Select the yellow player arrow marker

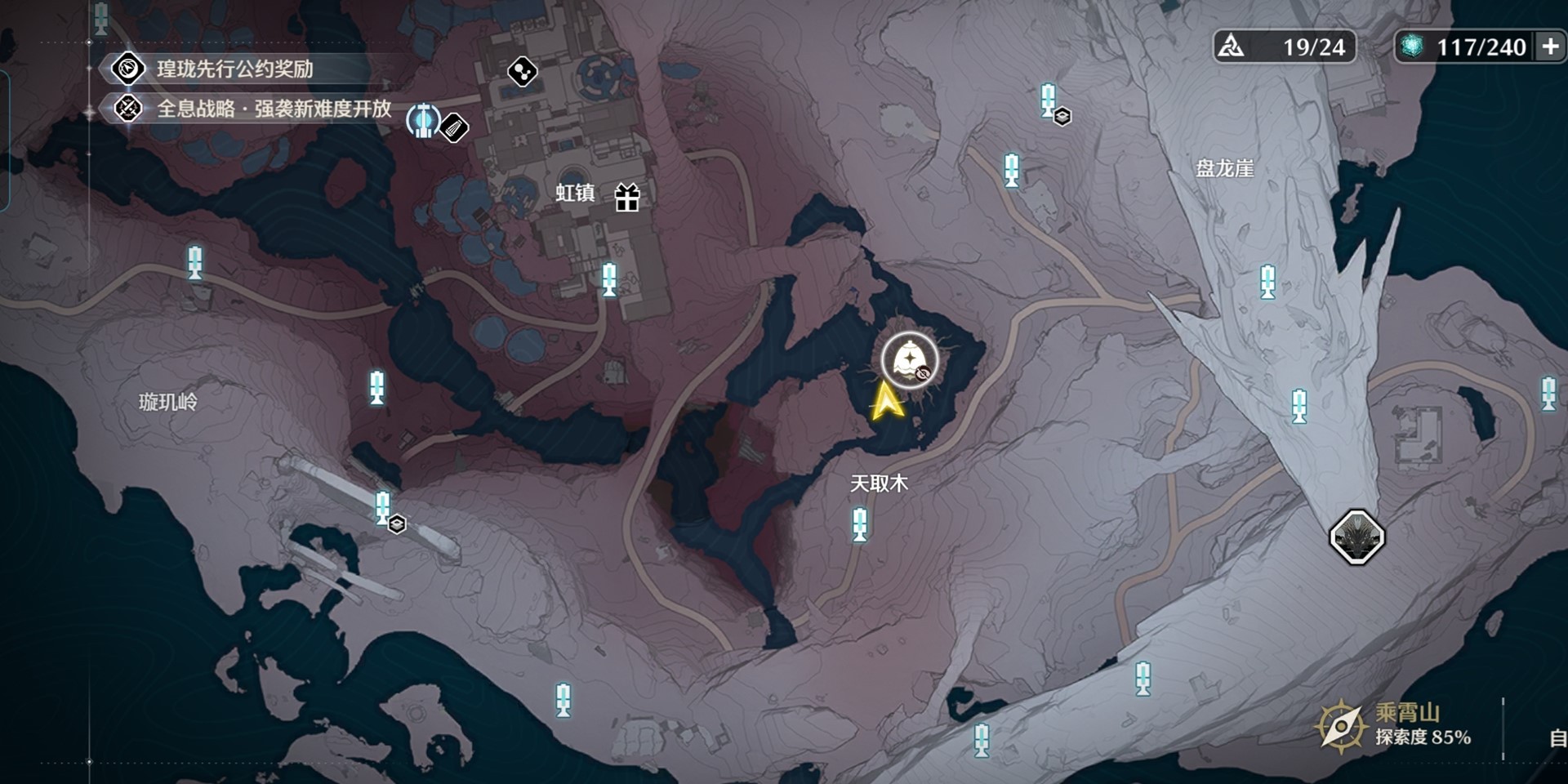click(x=886, y=401)
